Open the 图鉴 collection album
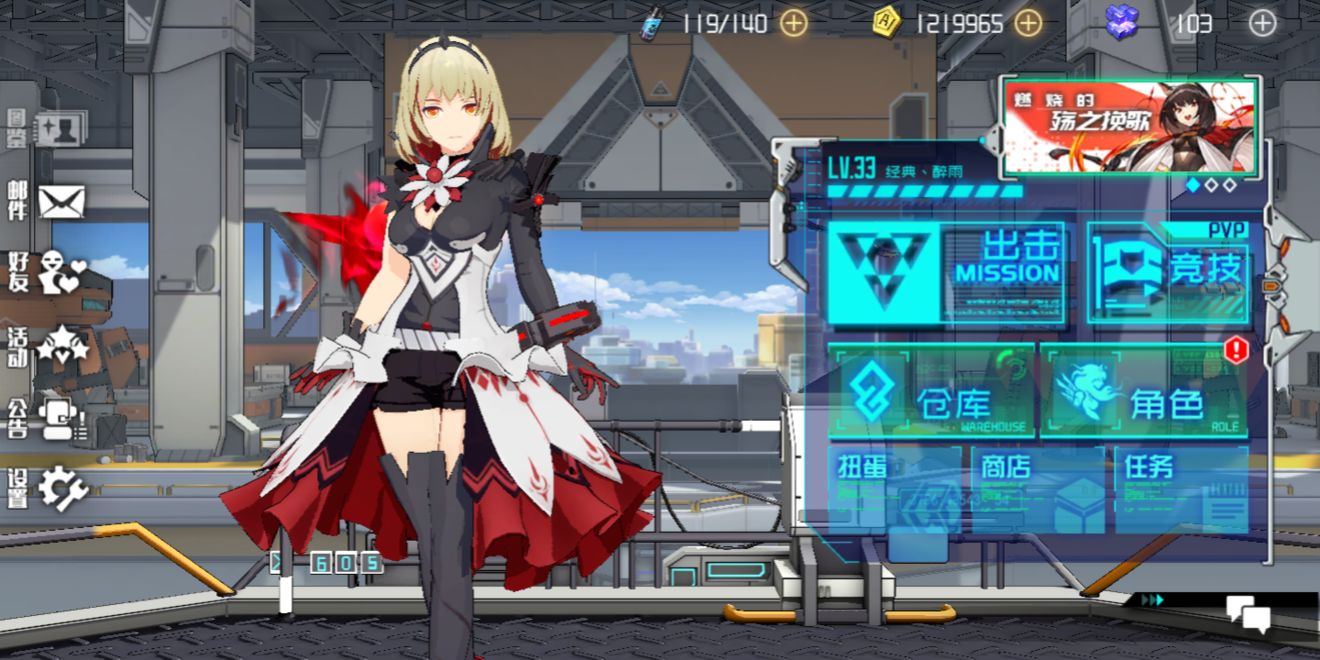 [x=48, y=130]
